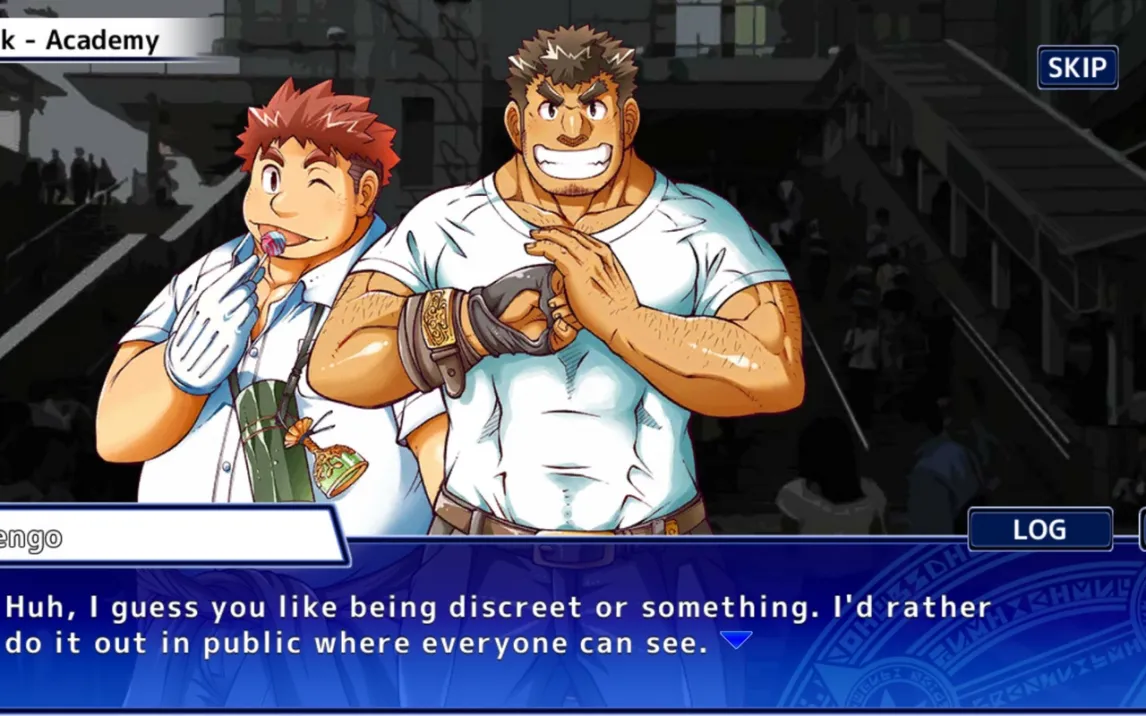The height and width of the screenshot is (716, 1146).
Task: Skip the current story scene
Action: coord(1077,68)
